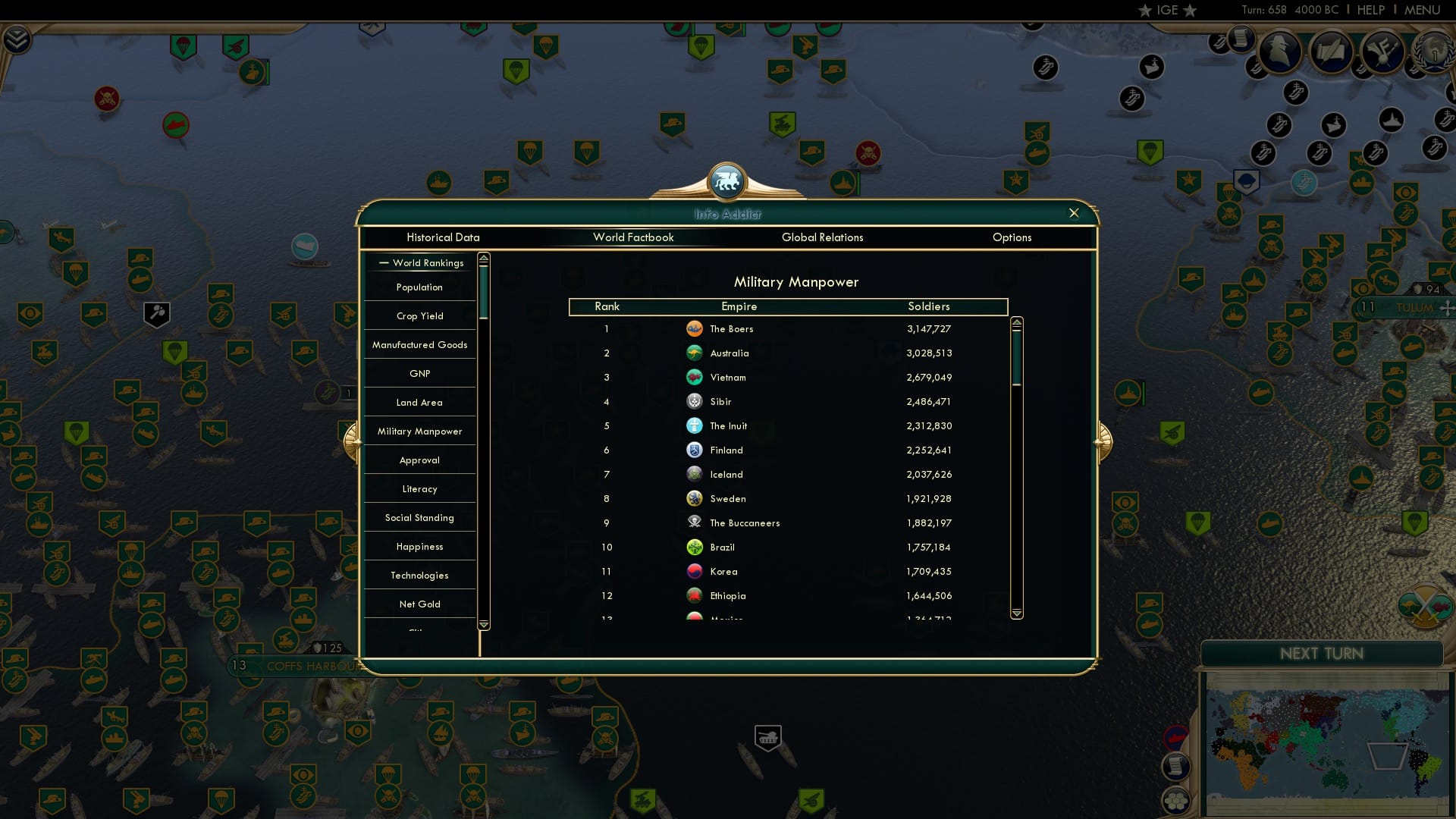Open the Espionage overview icon
The width and height of the screenshot is (1456, 819).
point(1280,52)
